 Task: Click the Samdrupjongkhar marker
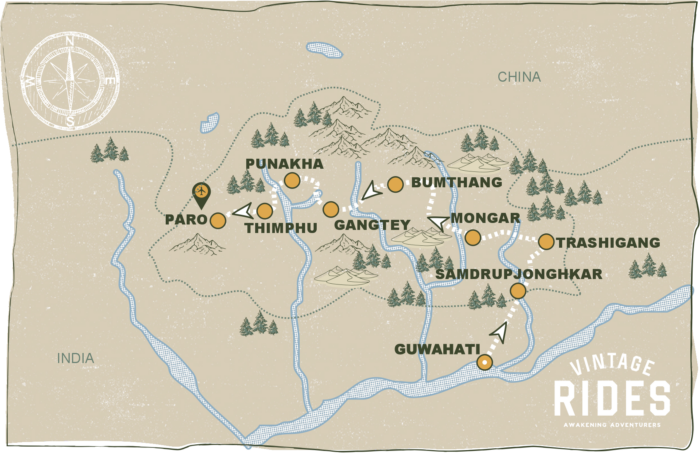(518, 291)
